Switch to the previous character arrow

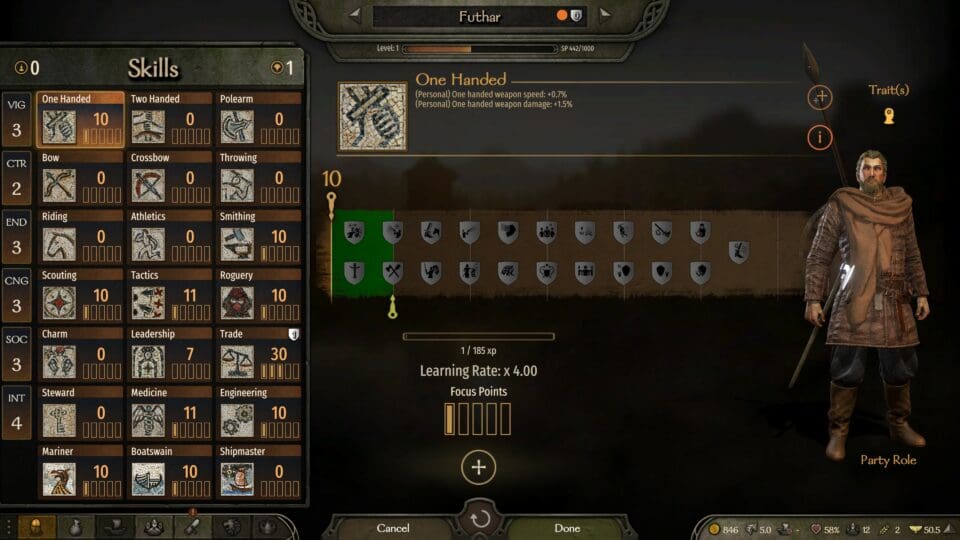pos(354,15)
